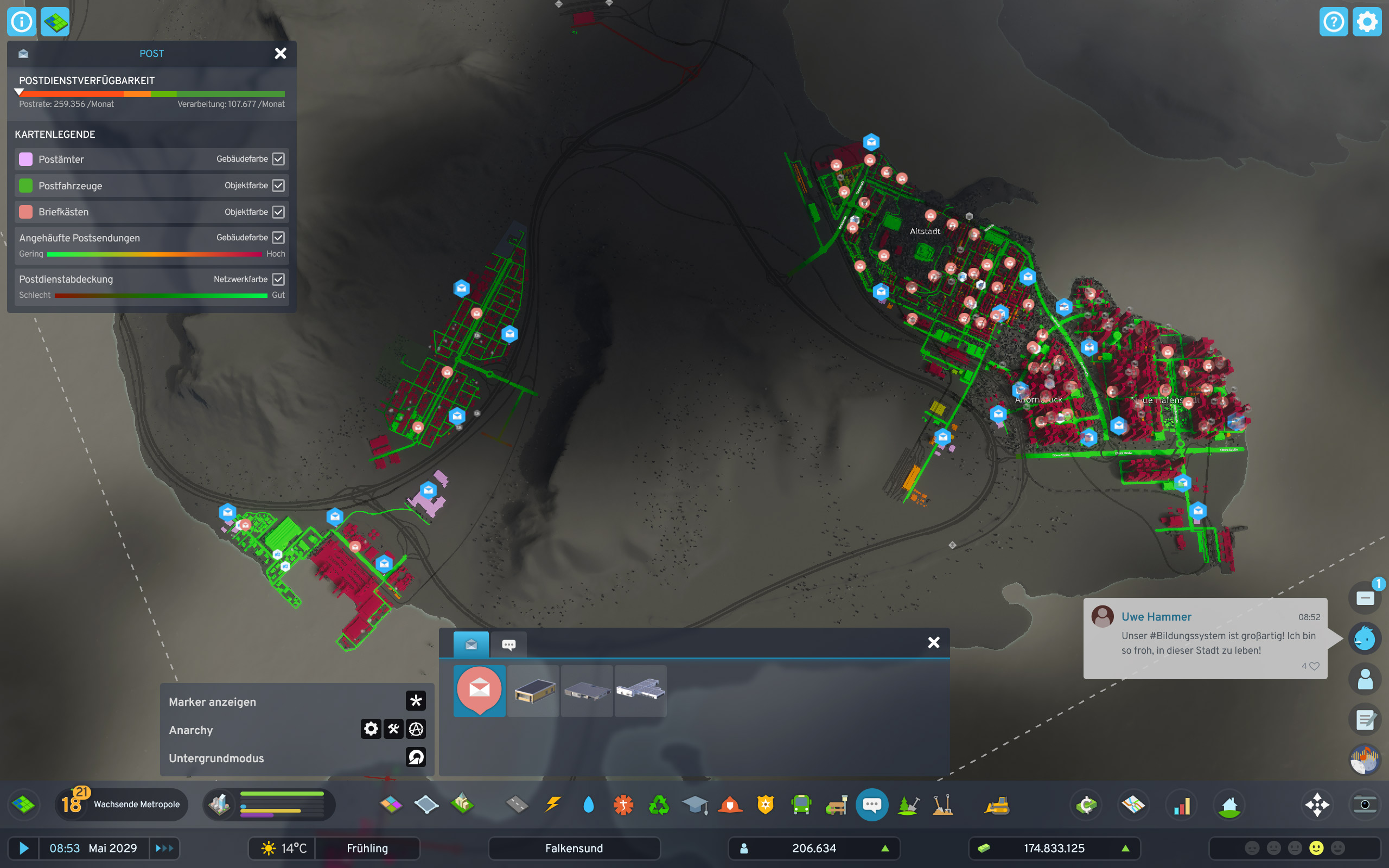Open Anarchy settings with the gear button
Screen dimensions: 1389x868
[370, 729]
